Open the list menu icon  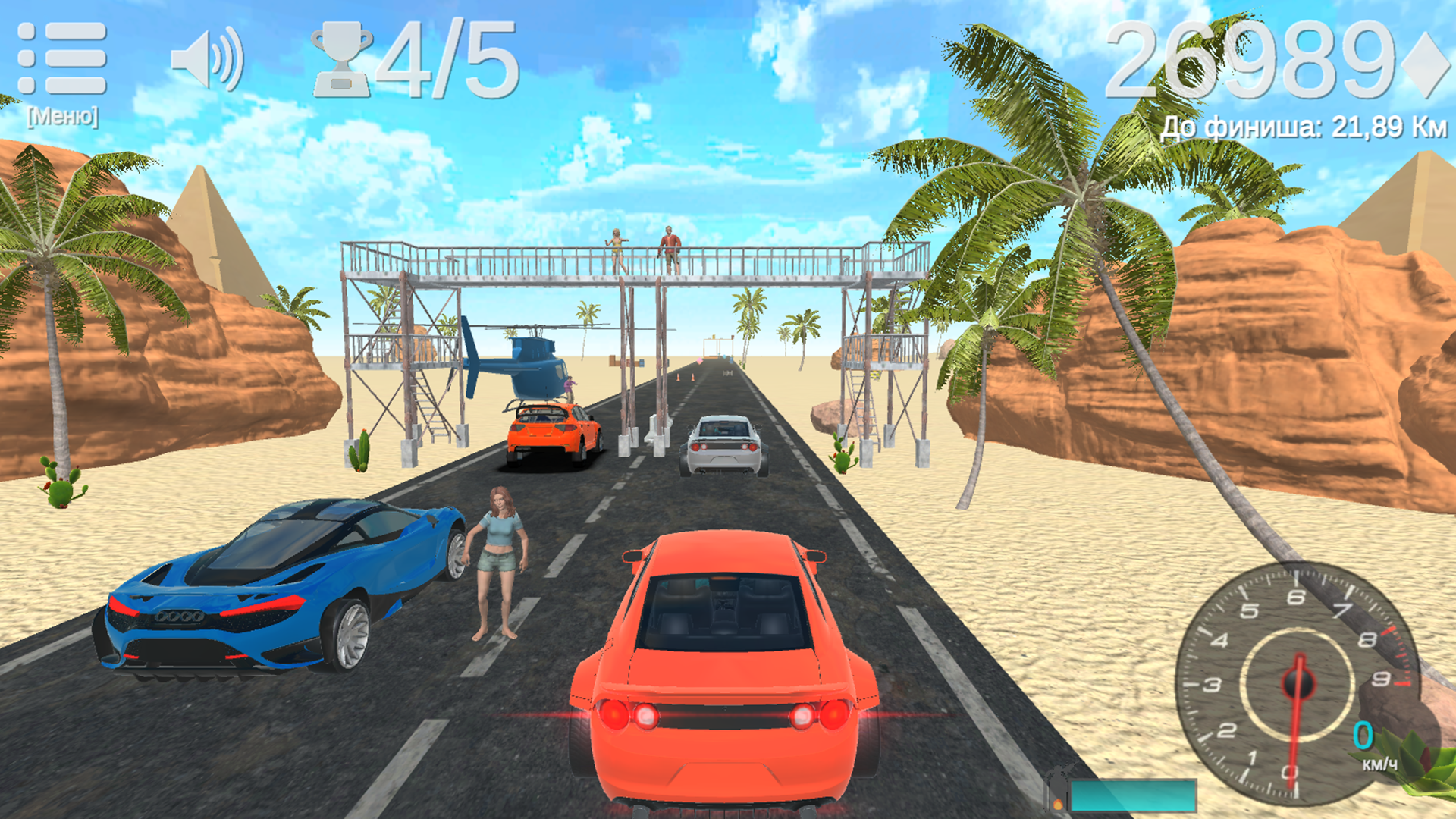point(61,57)
